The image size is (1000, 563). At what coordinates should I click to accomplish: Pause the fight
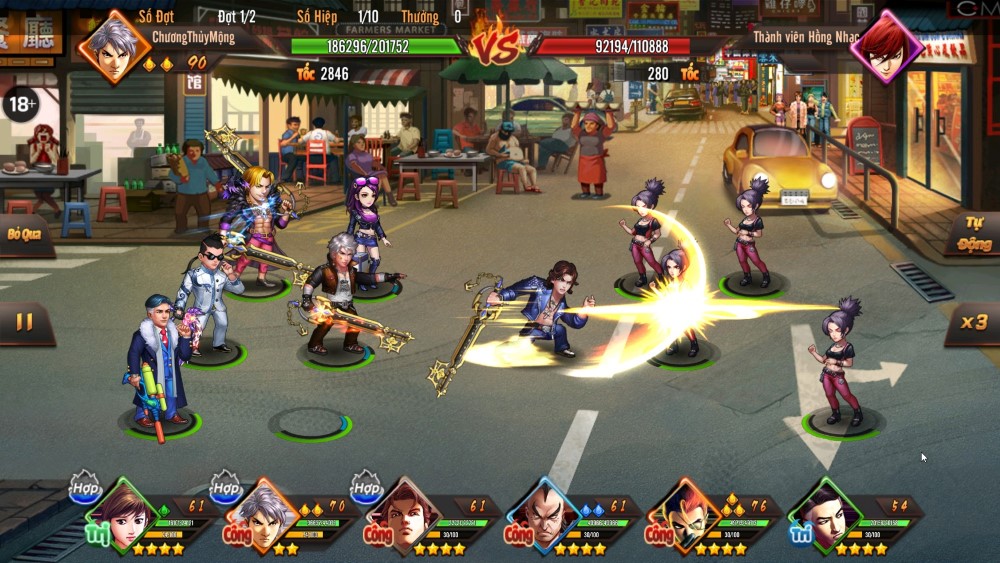[x=24, y=322]
